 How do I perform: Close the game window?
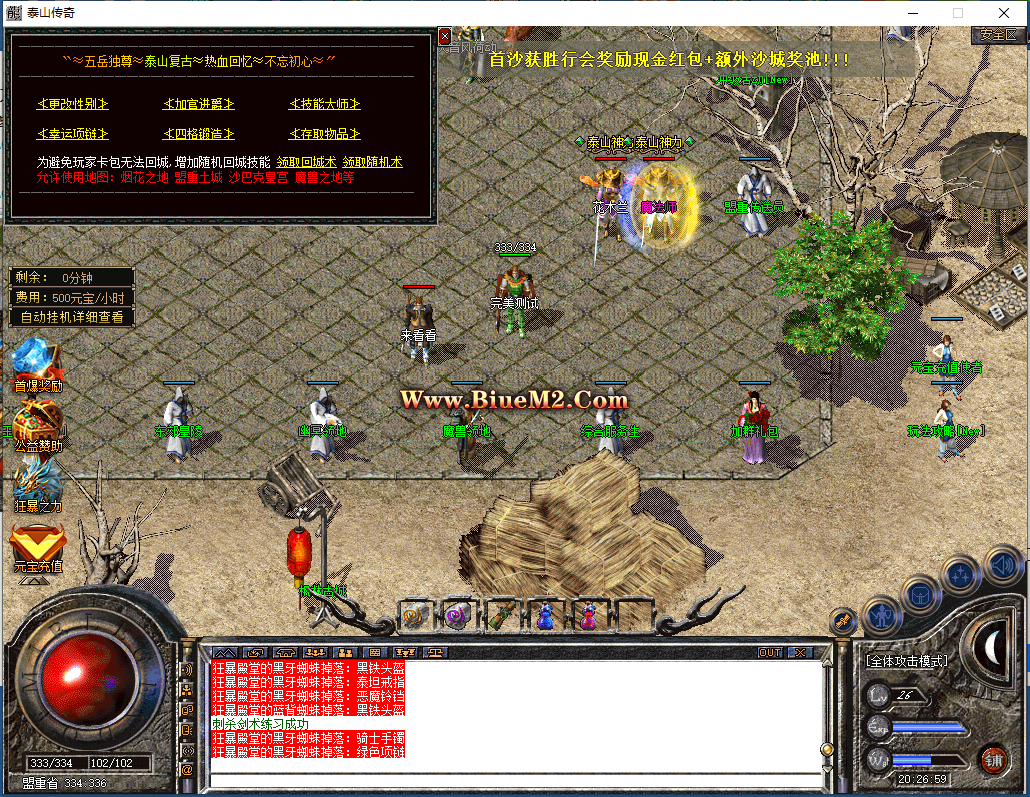pyautogui.click(x=1004, y=13)
